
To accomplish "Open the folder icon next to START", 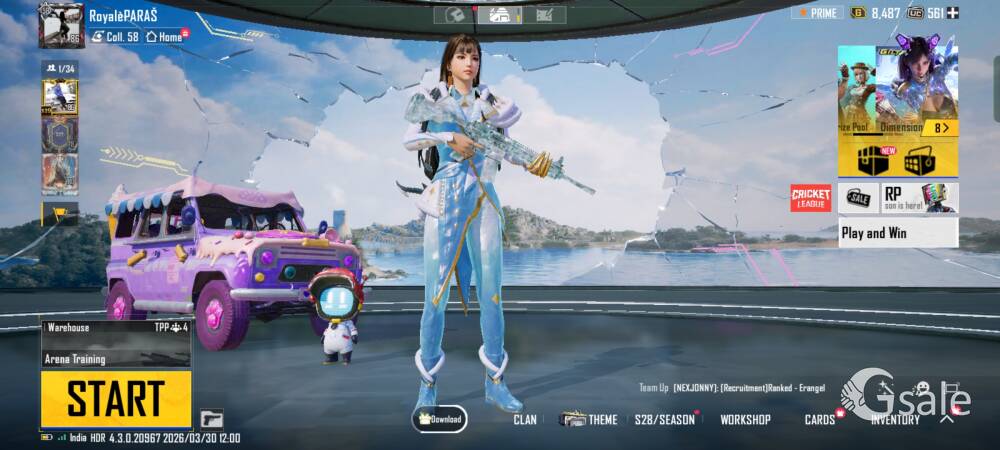I will 211,419.
